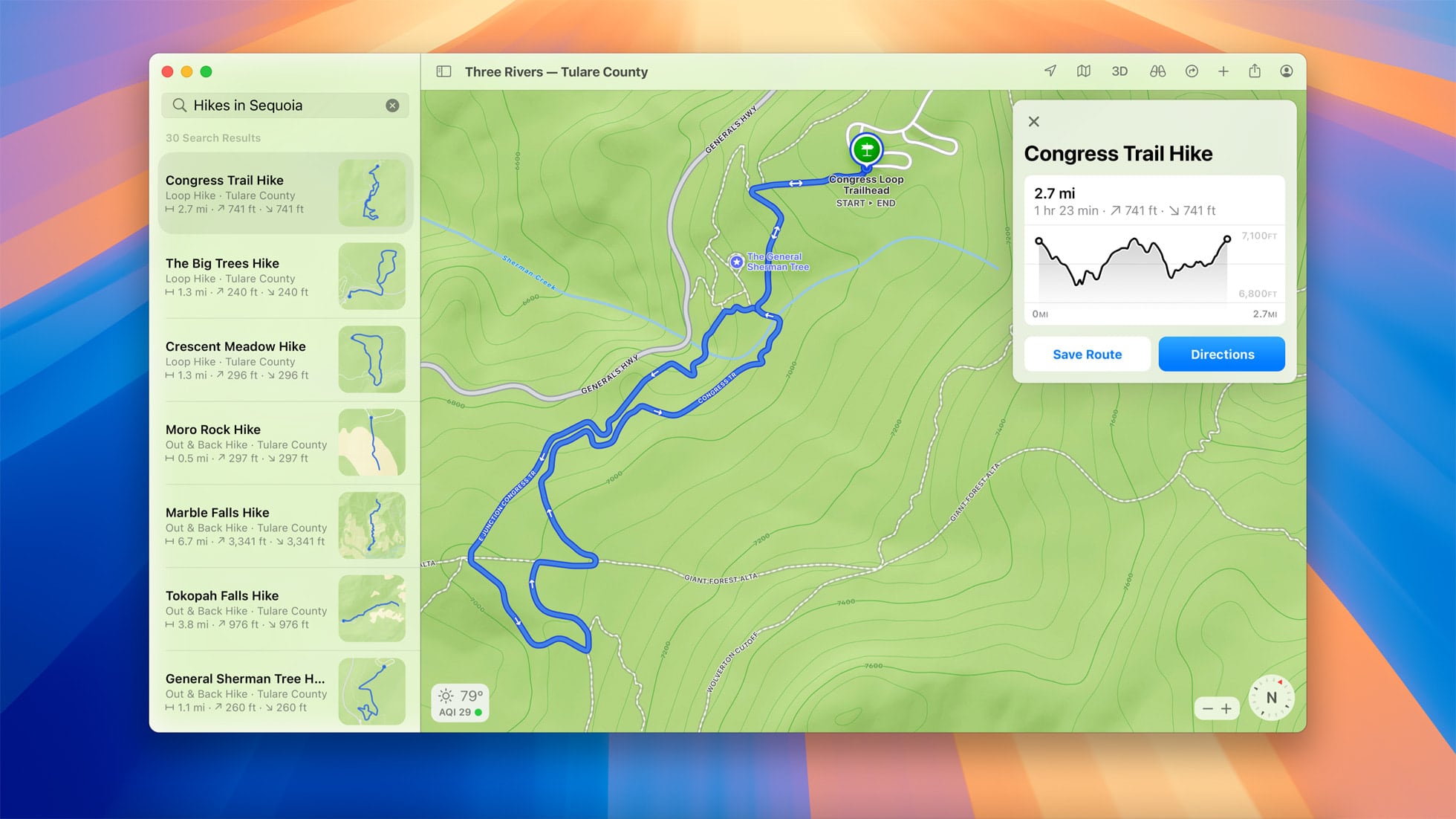Click the Marble Falls Hike route thumbnail

click(372, 525)
